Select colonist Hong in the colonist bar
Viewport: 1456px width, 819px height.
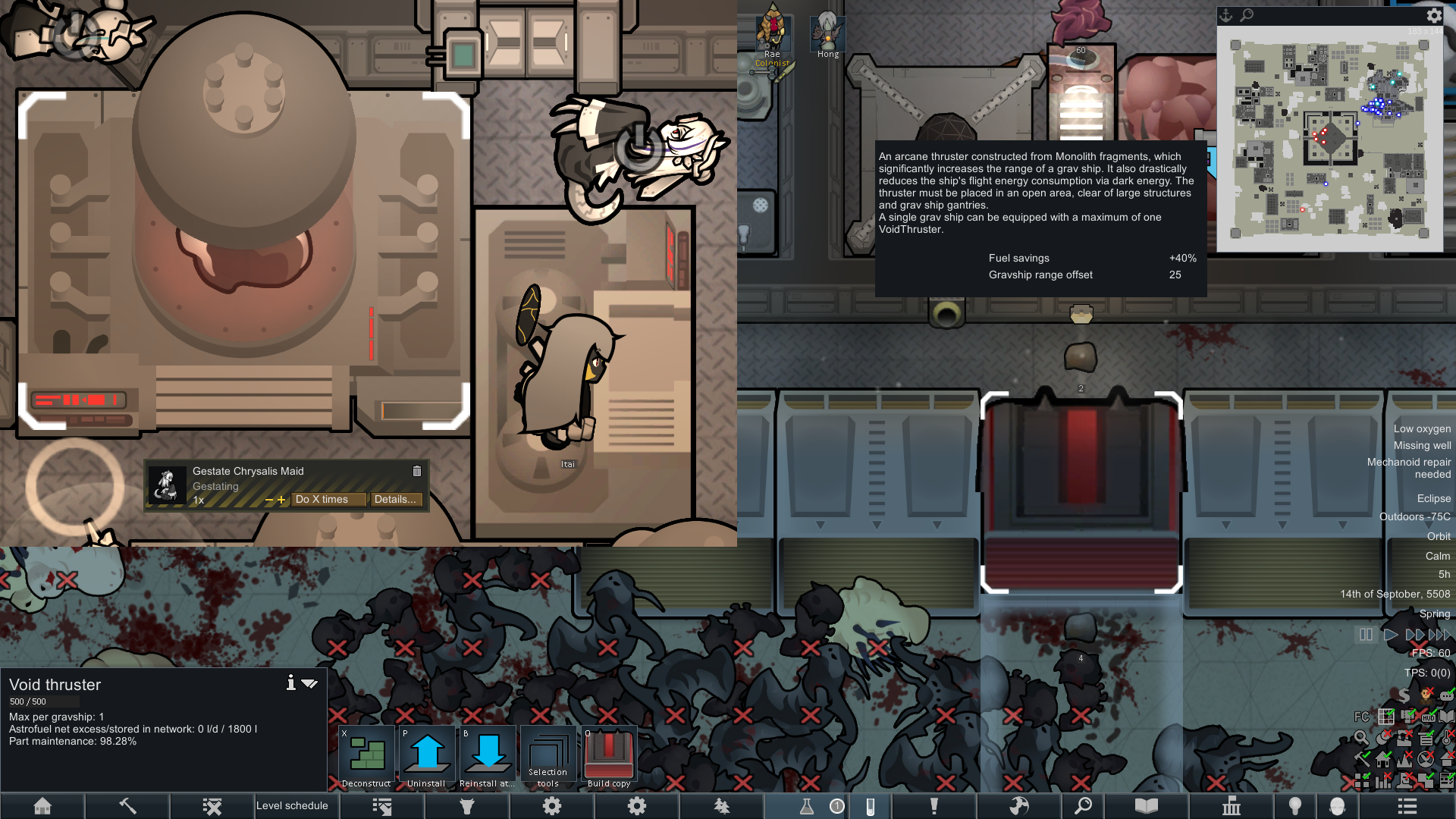pos(827,34)
